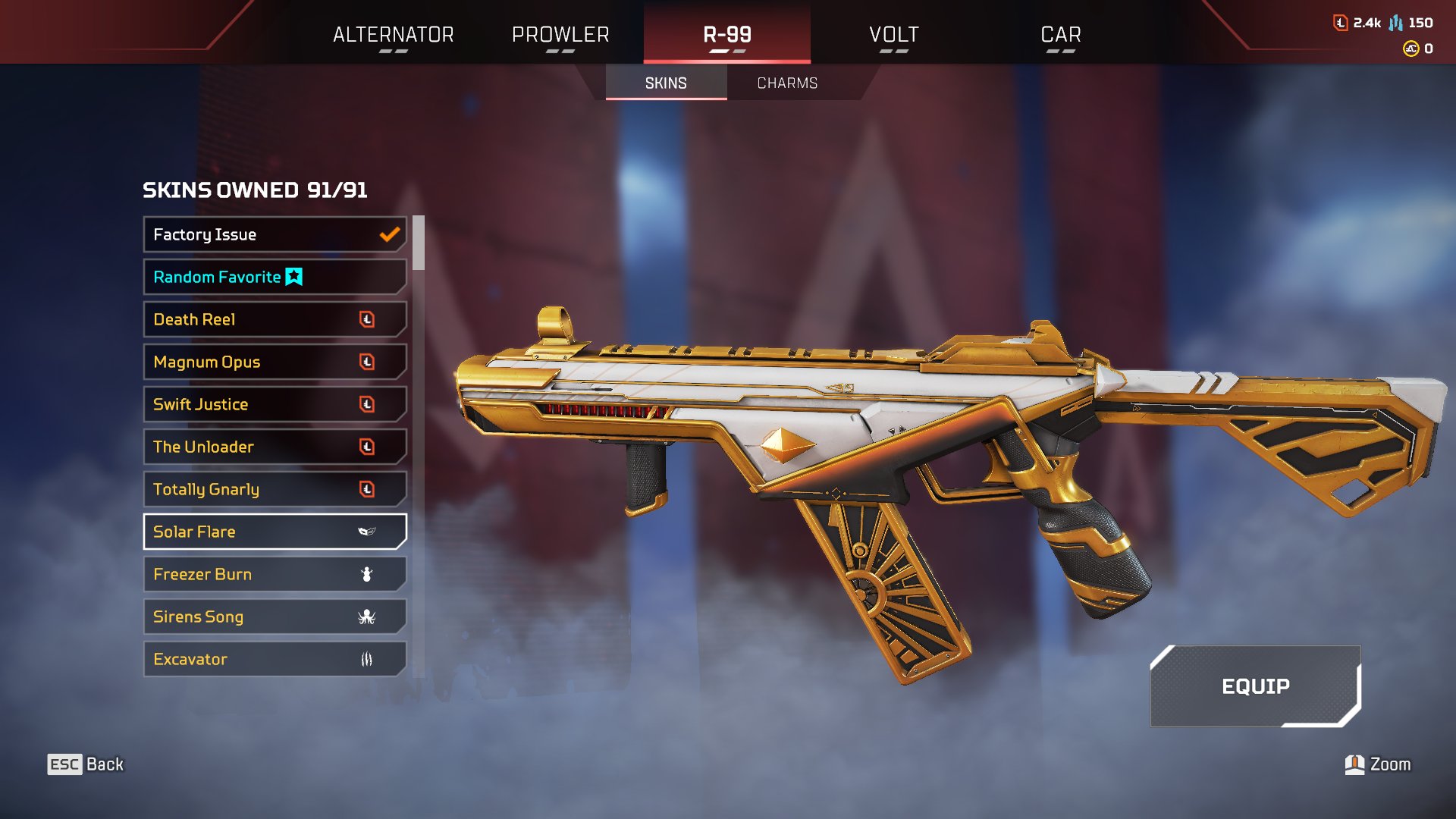Select the Magnum Opus skin
The image size is (1456, 819).
[275, 362]
